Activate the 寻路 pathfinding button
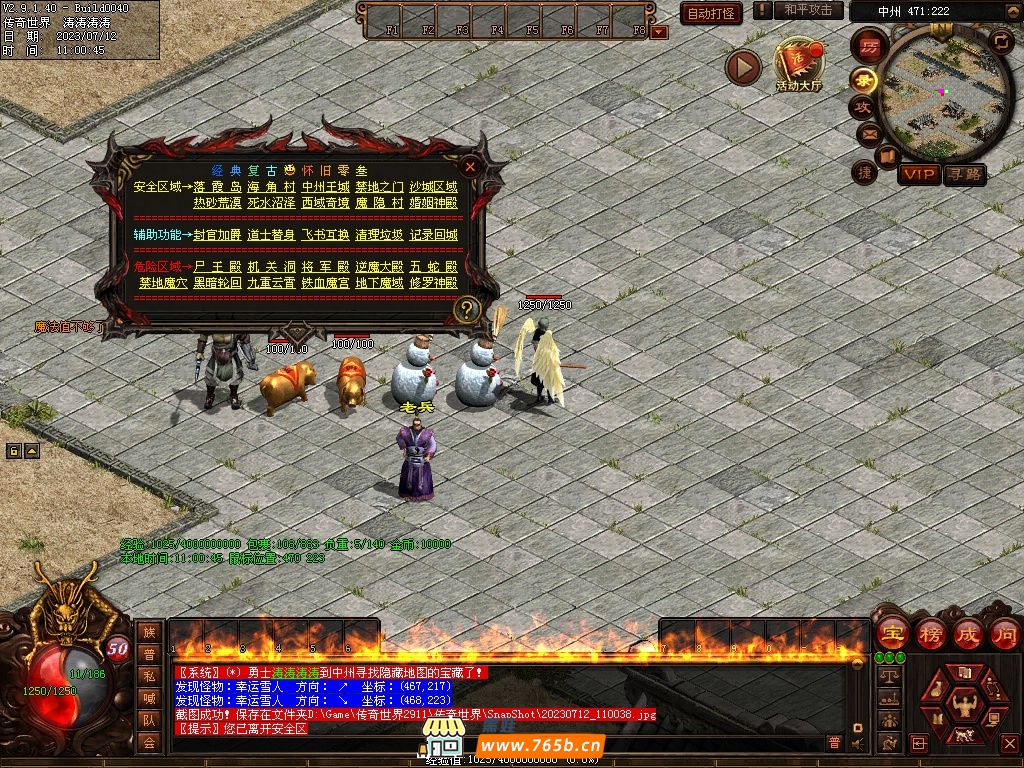Screen dimensions: 1024x768 pos(965,175)
